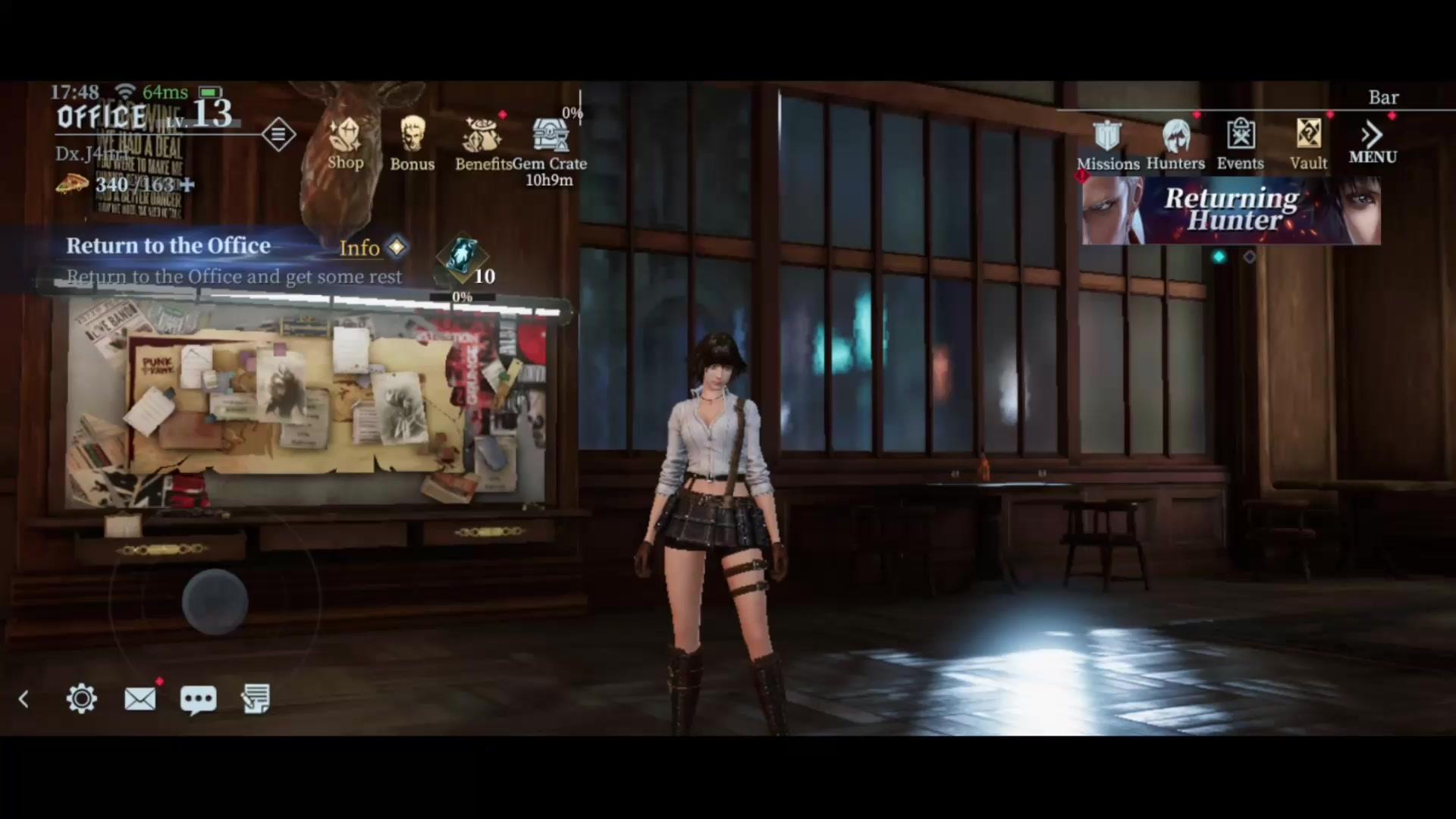
Task: Open the mailbox with unread mail
Action: point(140,698)
